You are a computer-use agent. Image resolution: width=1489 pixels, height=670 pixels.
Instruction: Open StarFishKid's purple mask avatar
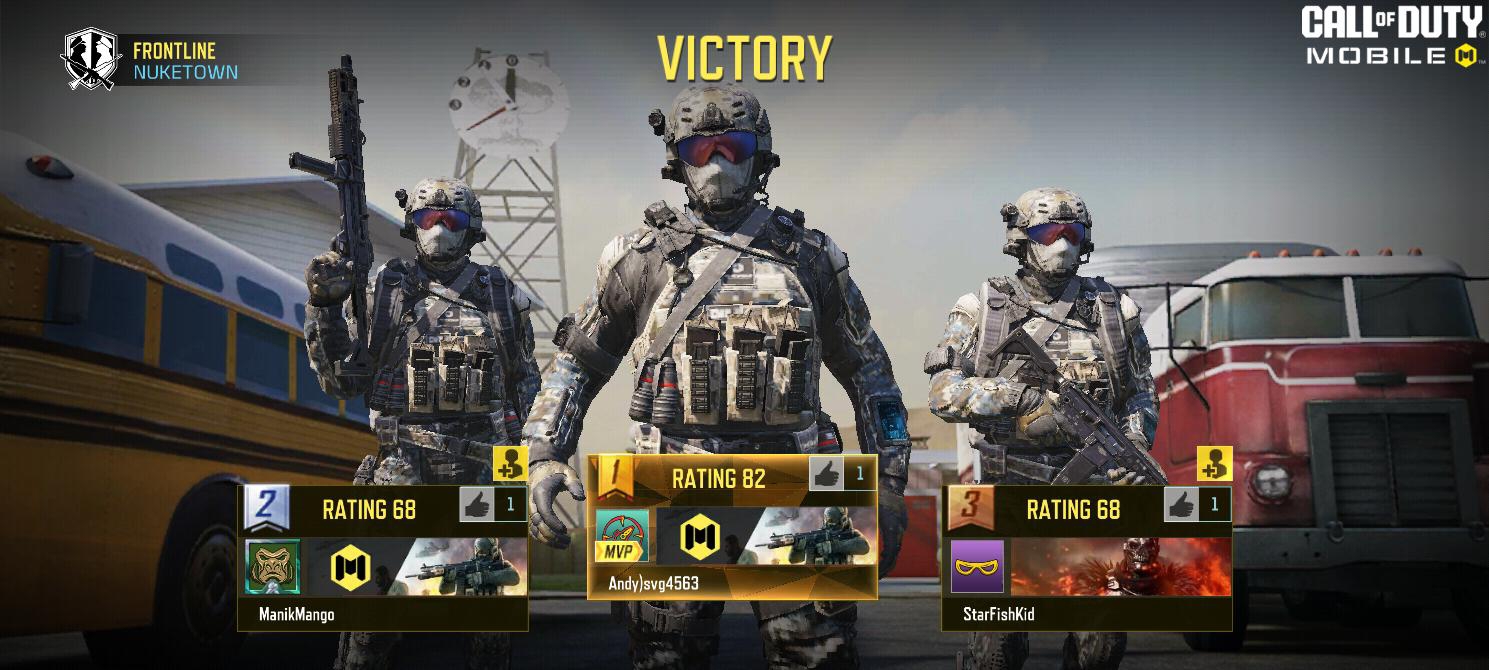tap(977, 567)
